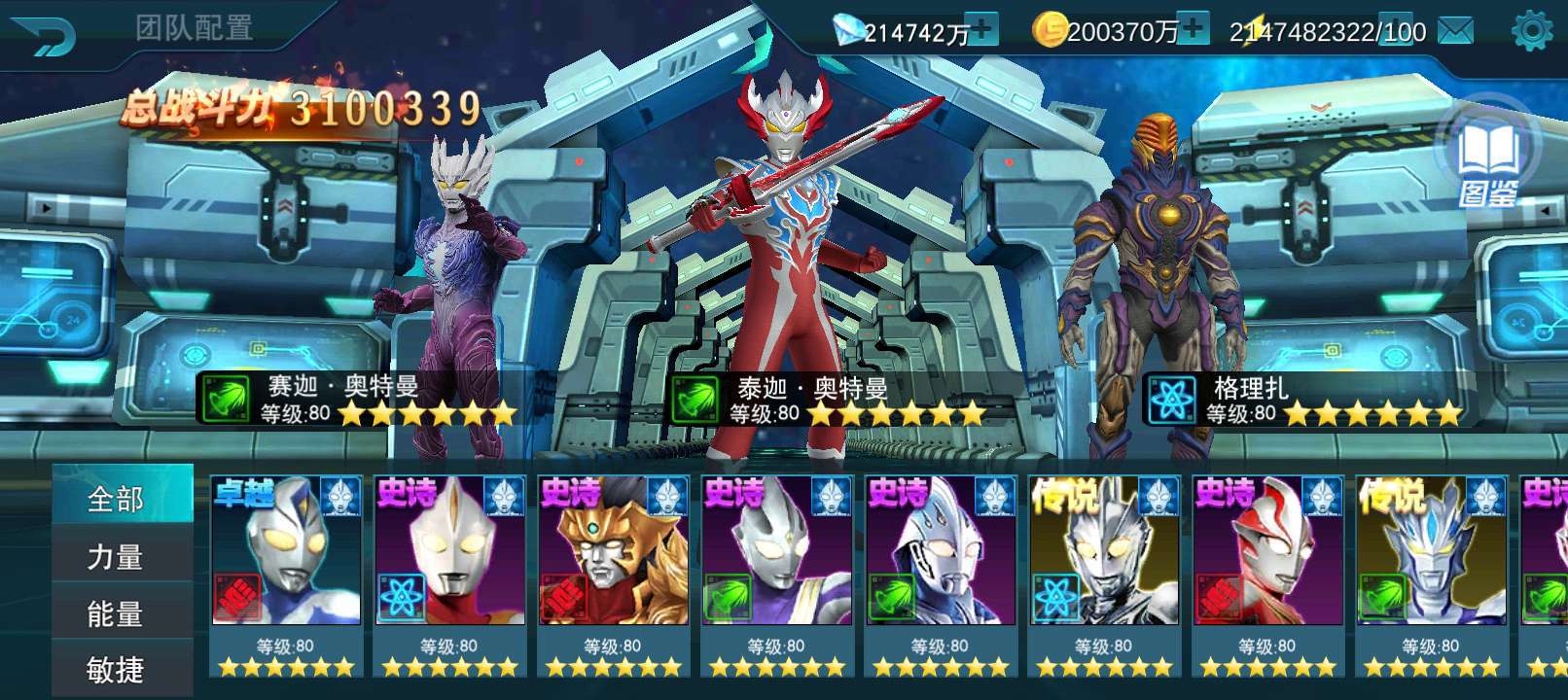Open the mail envelope inbox
Image resolution: width=1568 pixels, height=700 pixels.
1455,32
